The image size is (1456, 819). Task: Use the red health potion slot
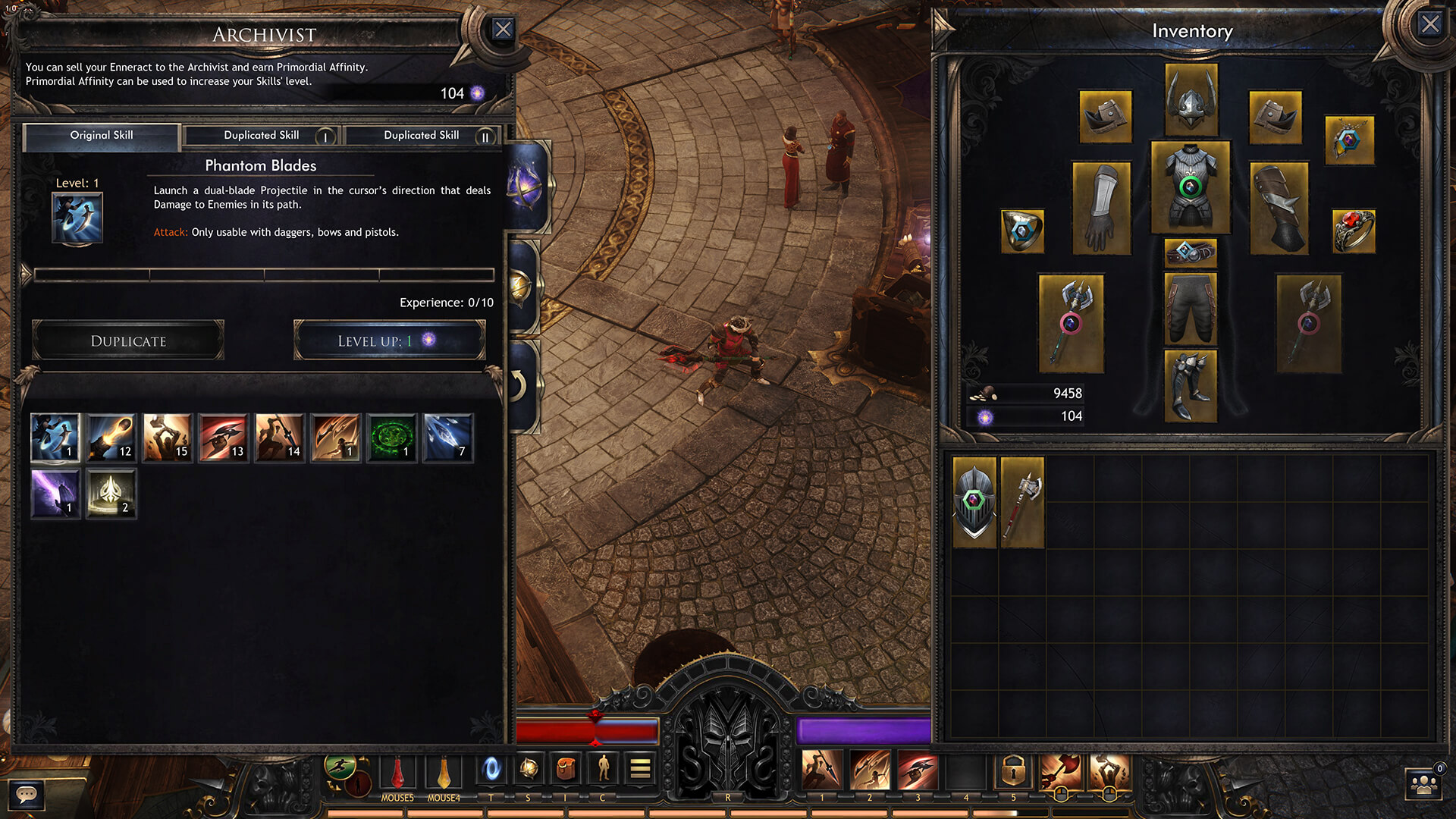click(397, 772)
